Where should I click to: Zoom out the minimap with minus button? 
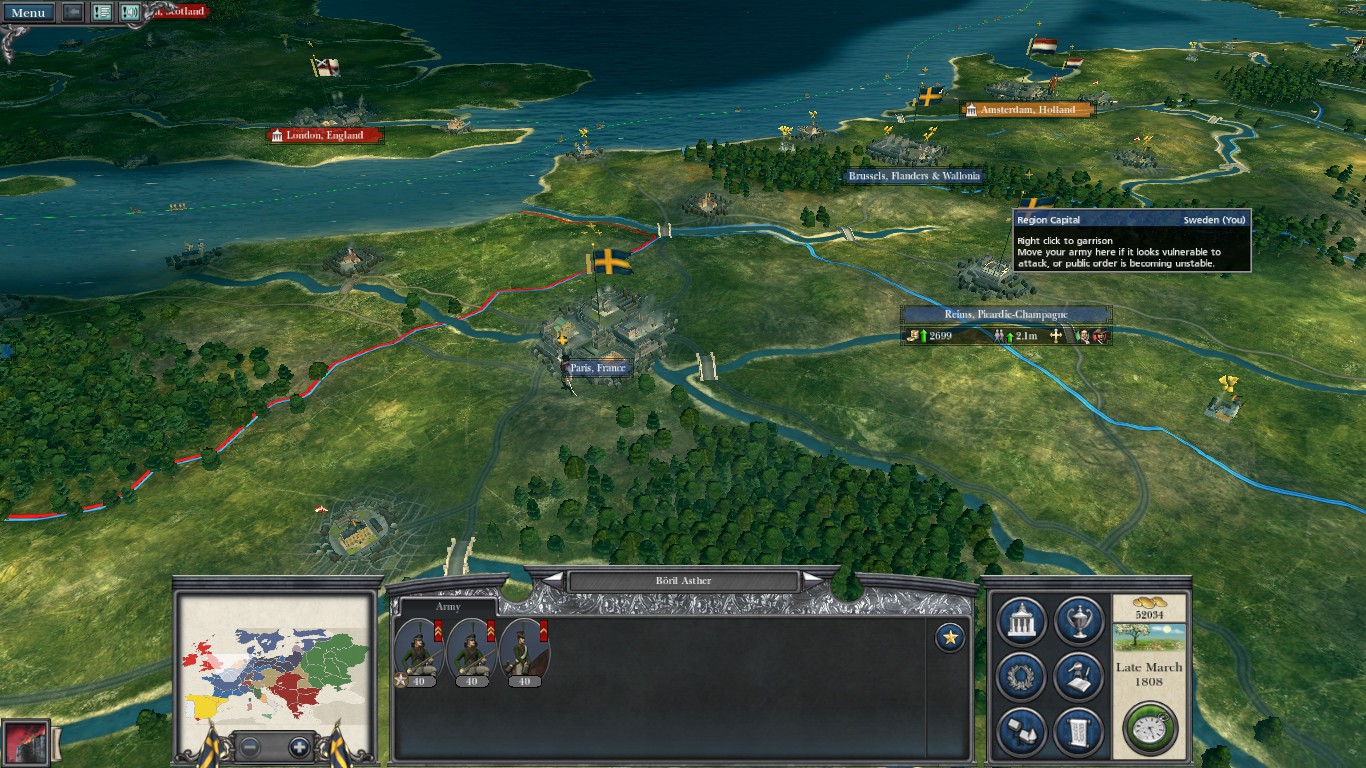coord(250,746)
